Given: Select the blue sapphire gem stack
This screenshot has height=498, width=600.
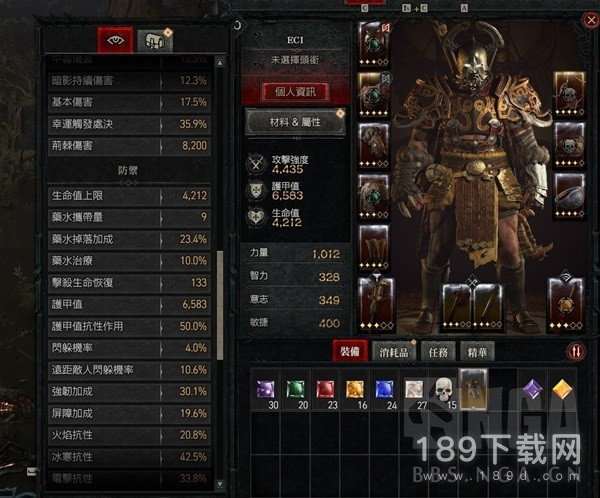Looking at the screenshot, I should click(x=384, y=388).
